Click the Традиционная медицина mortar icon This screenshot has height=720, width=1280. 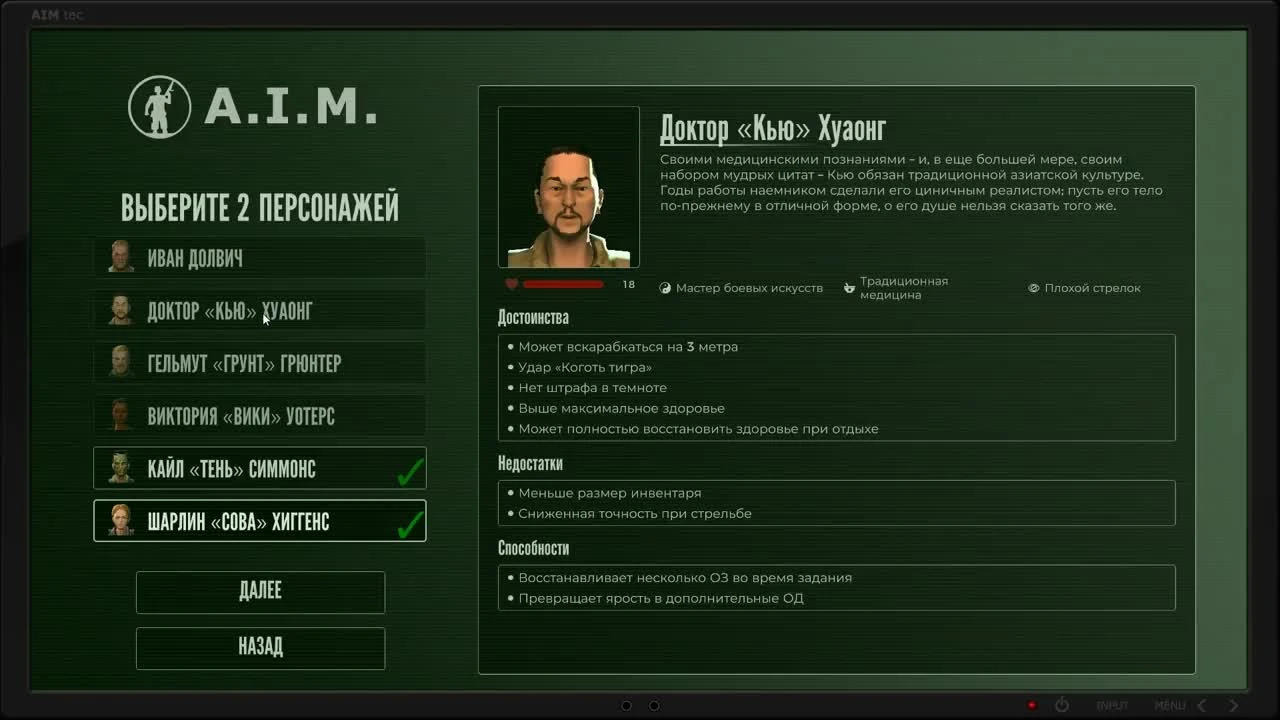tap(849, 287)
